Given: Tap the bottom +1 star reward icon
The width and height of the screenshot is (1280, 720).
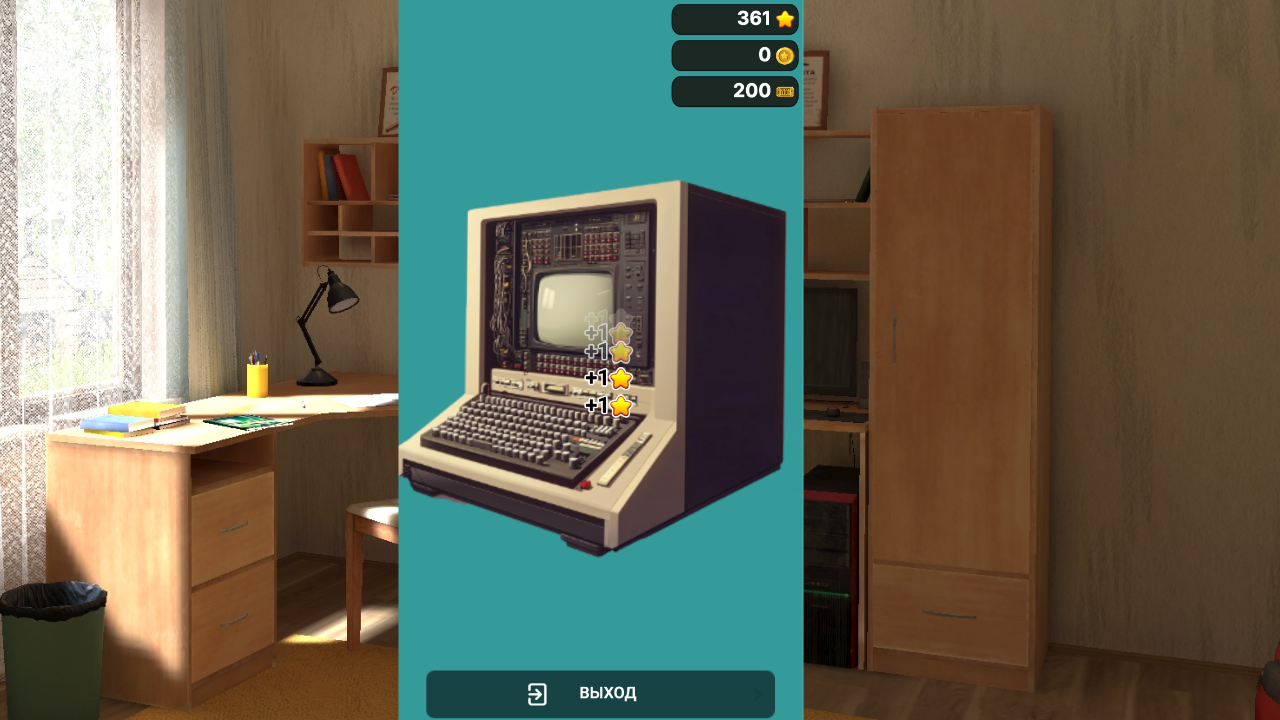Looking at the screenshot, I should [x=620, y=404].
